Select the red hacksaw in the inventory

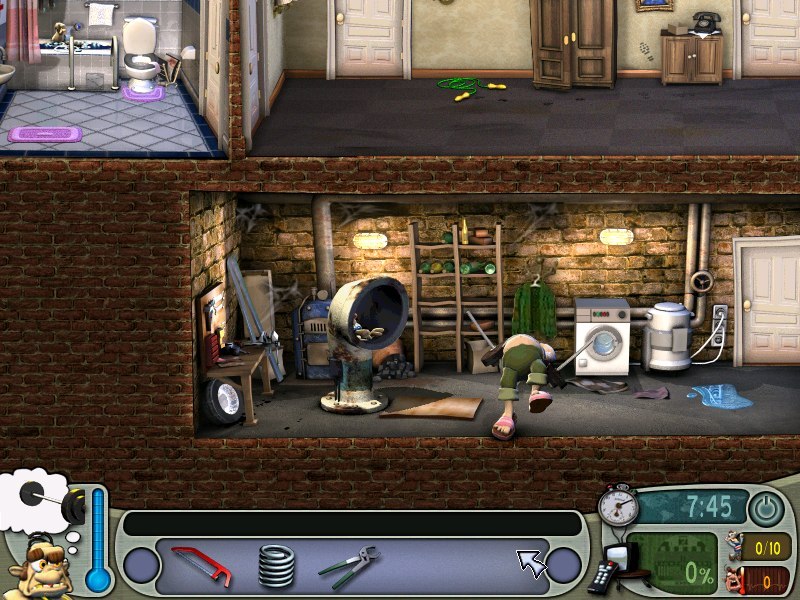point(201,566)
